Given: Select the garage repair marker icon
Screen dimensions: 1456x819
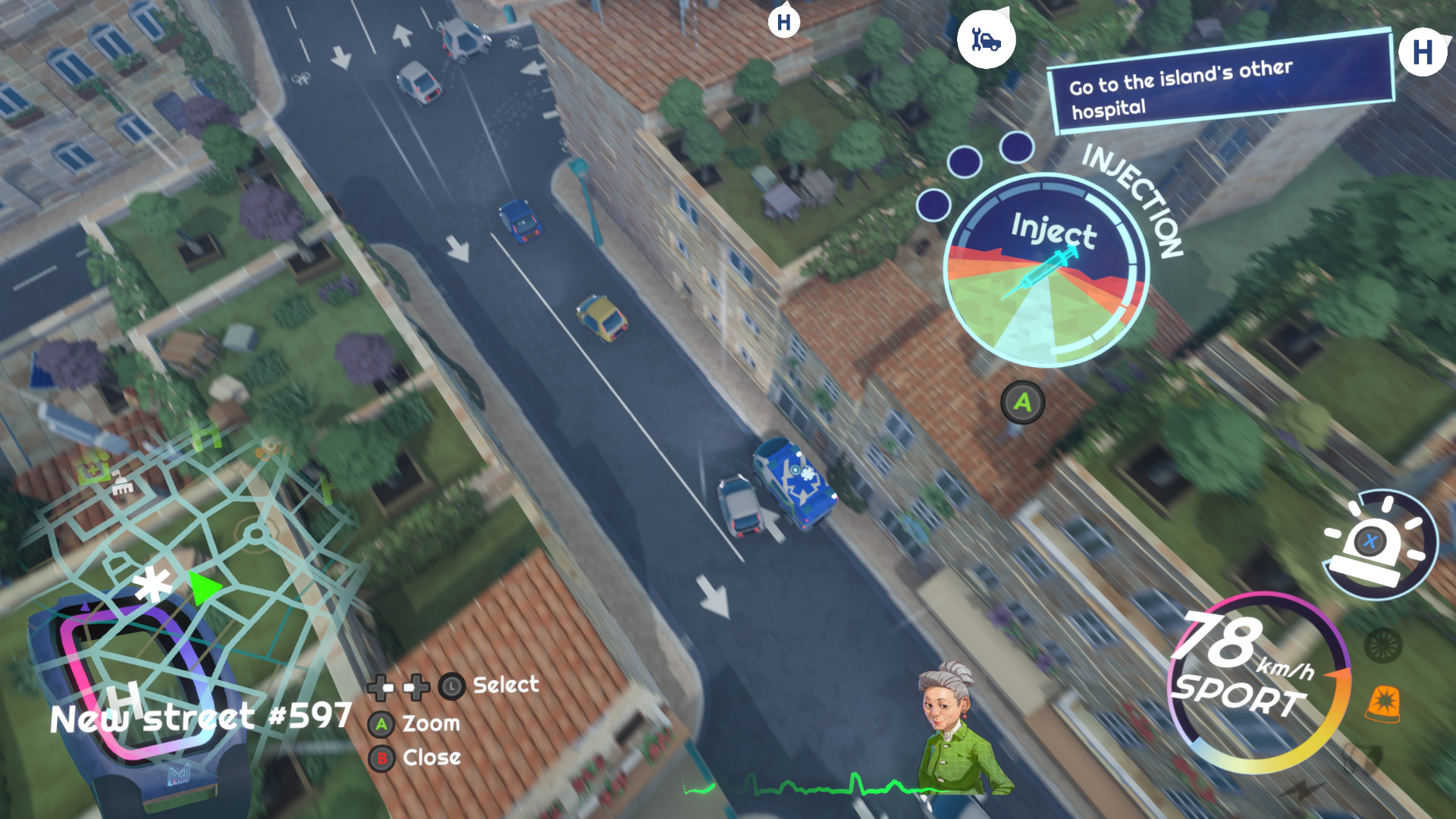Looking at the screenshot, I should 986,39.
